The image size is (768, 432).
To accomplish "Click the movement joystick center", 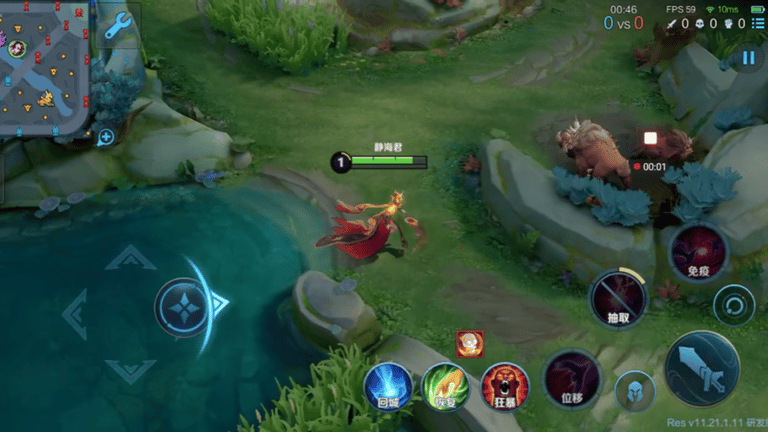I will (182, 306).
